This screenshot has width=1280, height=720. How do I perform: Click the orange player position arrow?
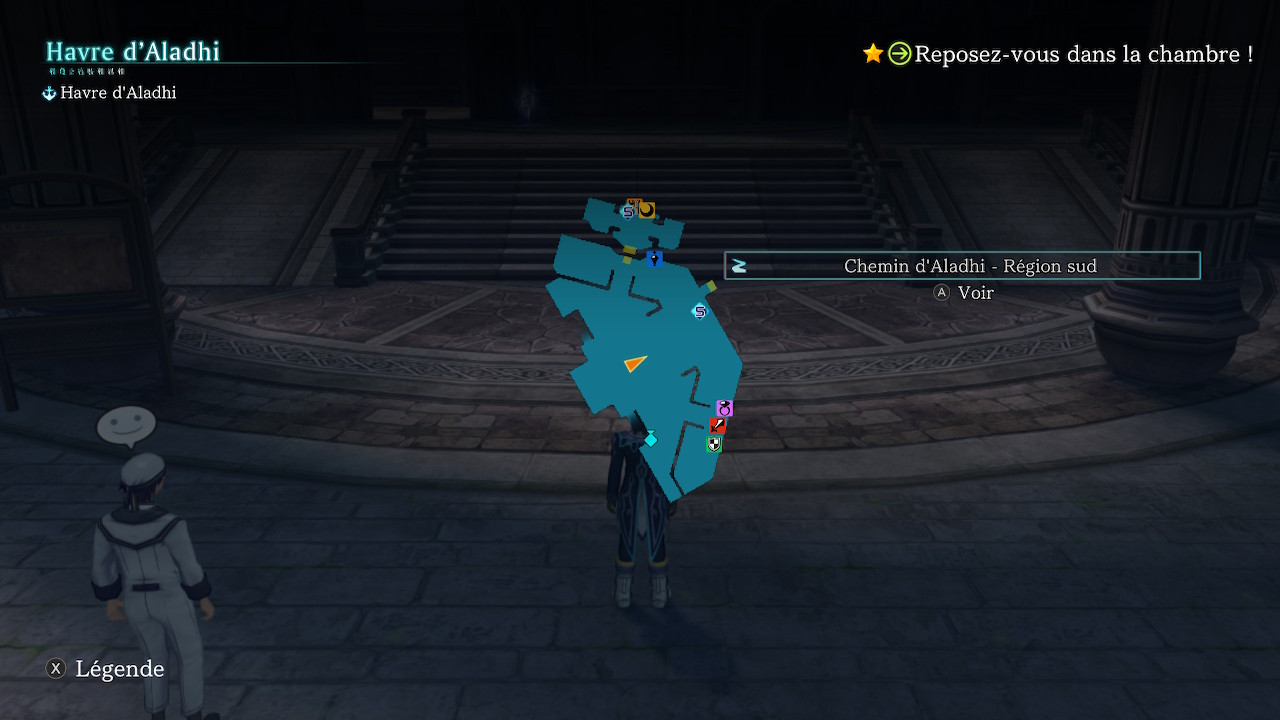point(635,363)
